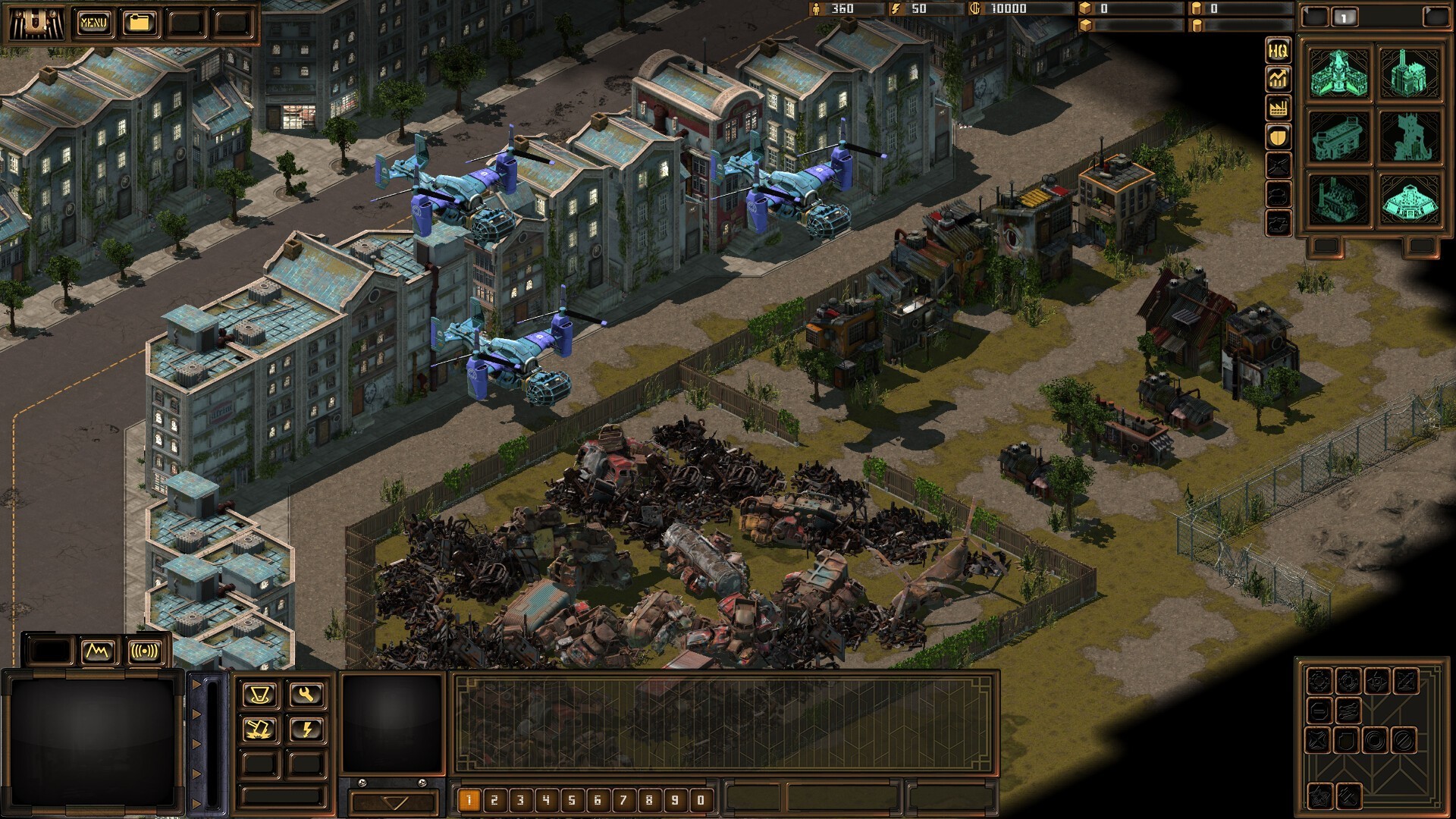Pick the building with tall chimney

point(1409,74)
